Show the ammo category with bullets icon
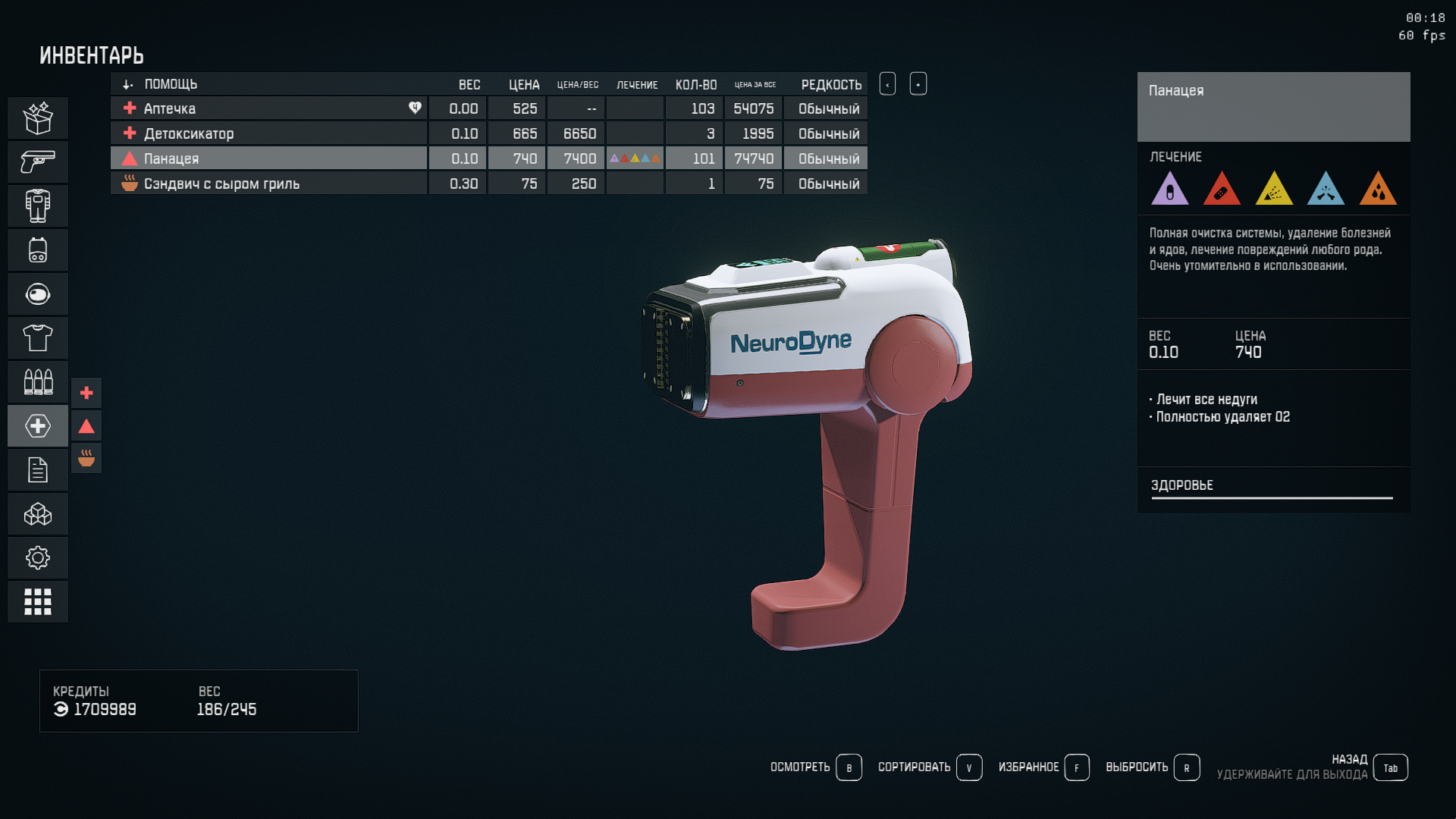Viewport: 1456px width, 819px height. [x=38, y=381]
